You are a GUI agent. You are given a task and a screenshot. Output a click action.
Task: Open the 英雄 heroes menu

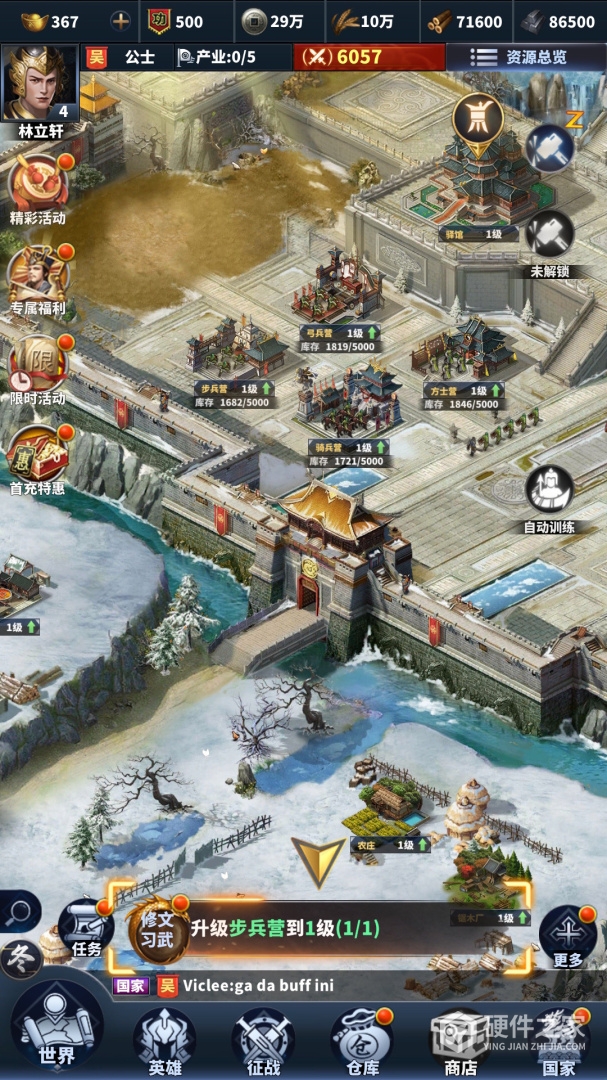tap(164, 1040)
